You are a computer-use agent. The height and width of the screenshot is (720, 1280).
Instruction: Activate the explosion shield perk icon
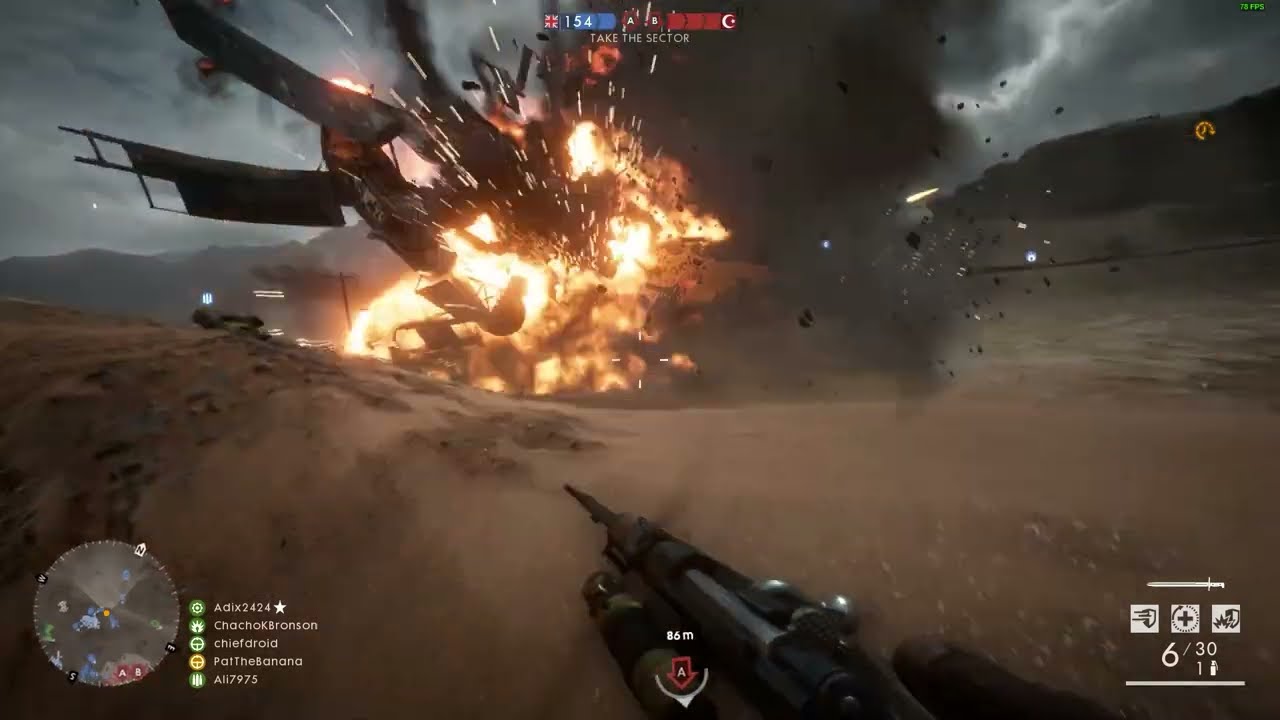click(x=1226, y=619)
